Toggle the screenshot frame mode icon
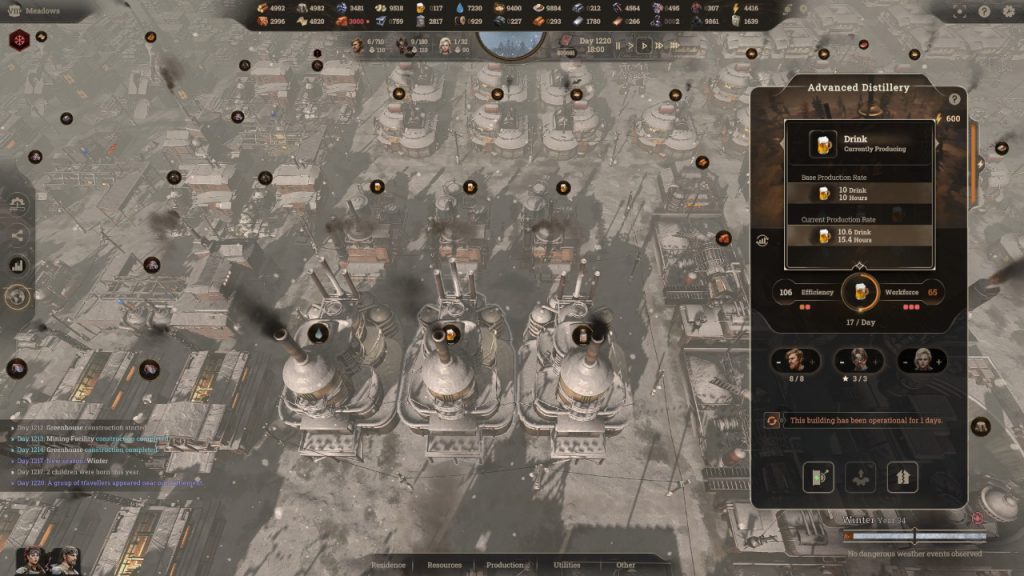 tap(960, 12)
